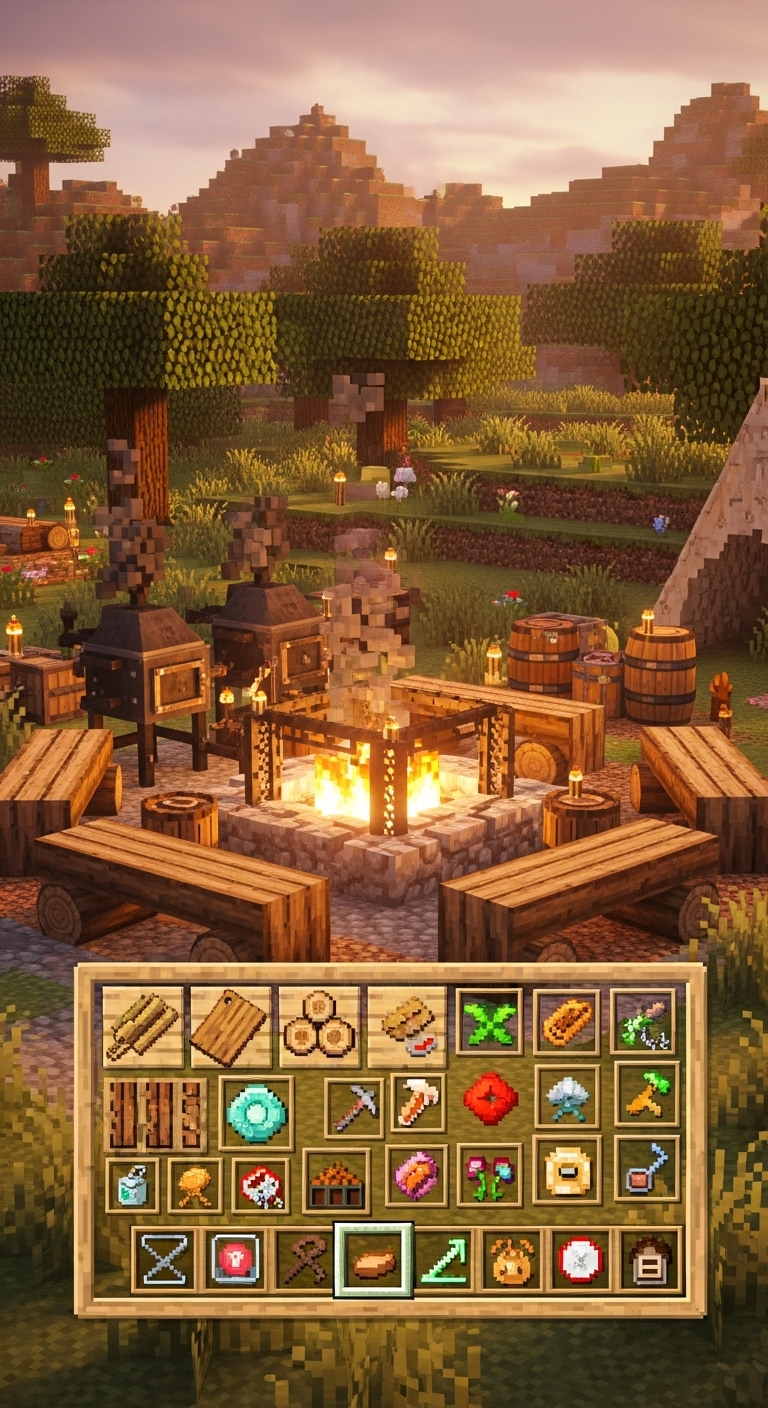Choose the red poppy flower item
This screenshot has width=768, height=1408.
[x=490, y=1100]
